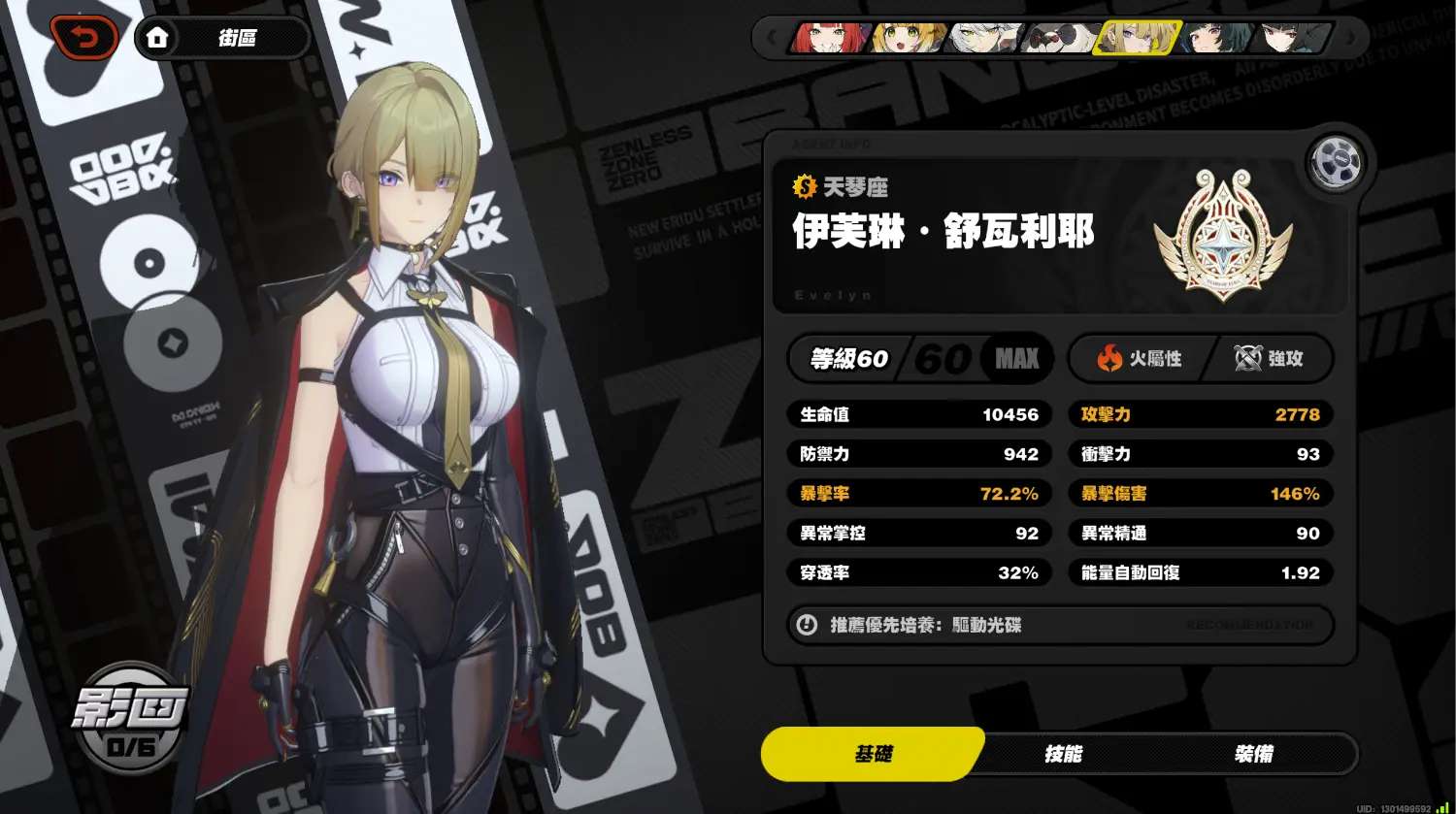Viewport: 1456px width, 814px height.
Task: Pick the panda agent portrait
Action: pos(1061,39)
